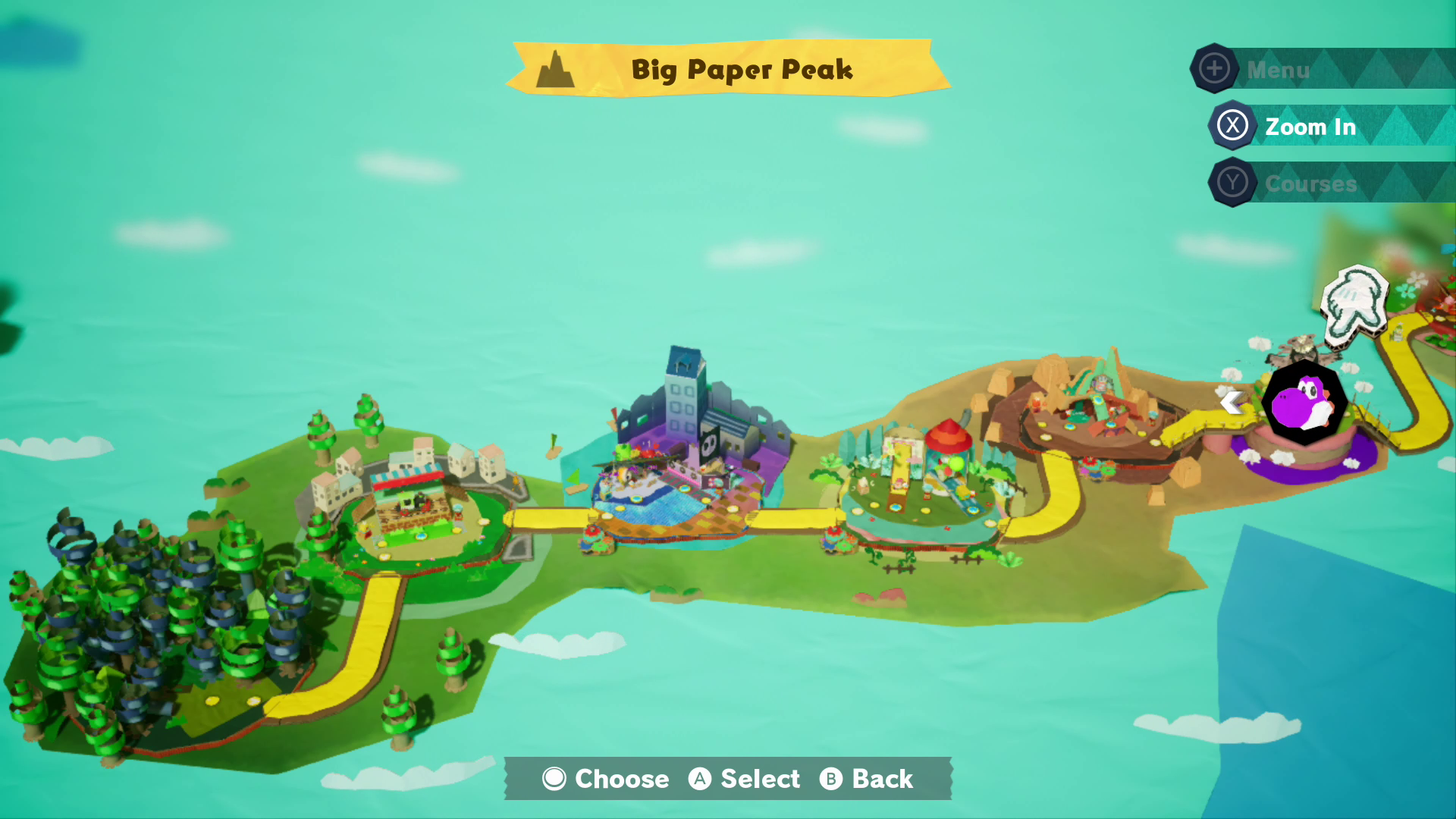
Task: Select the red-roofed garden course
Action: [x=921, y=478]
